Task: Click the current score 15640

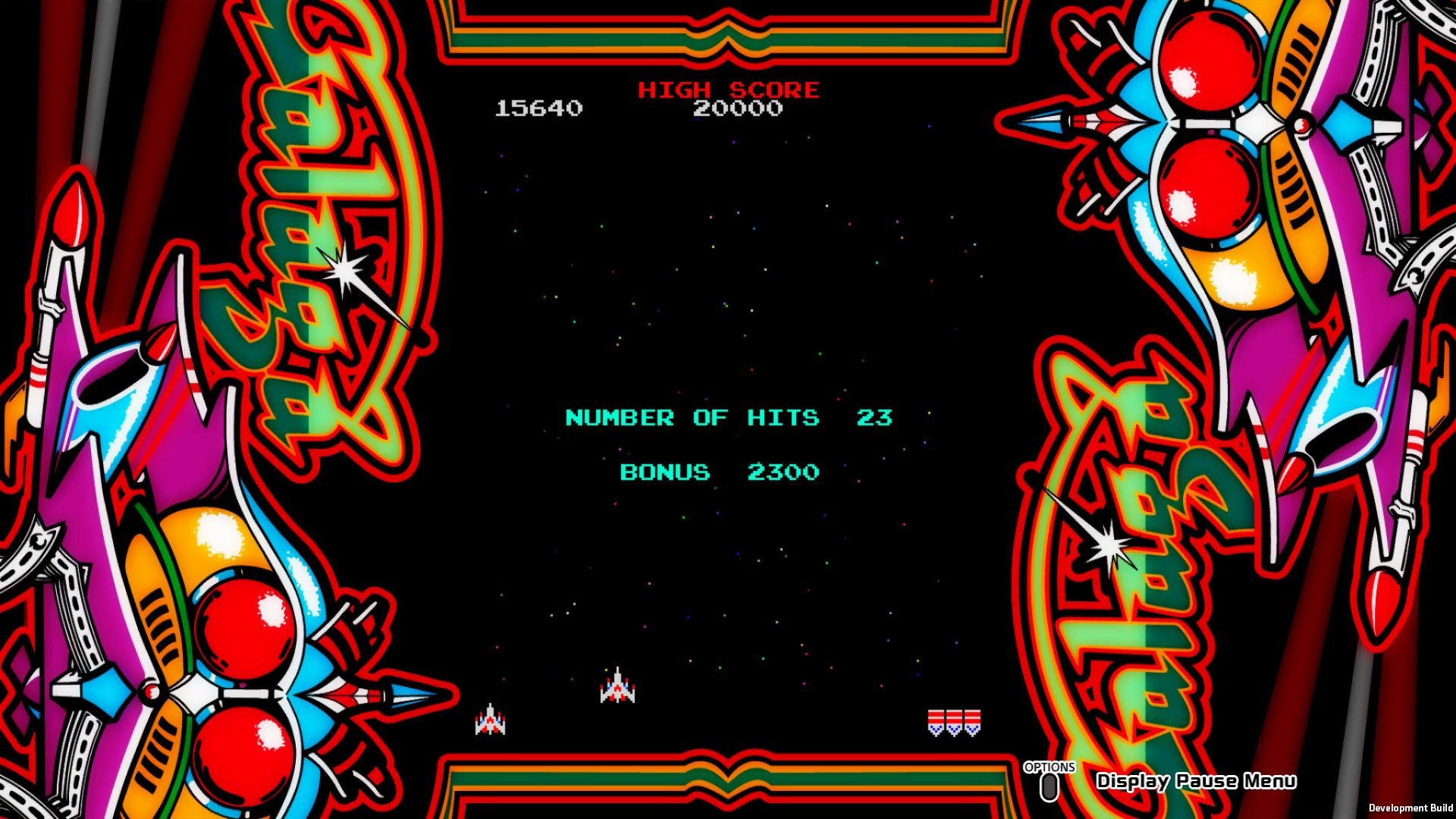Action: [x=538, y=108]
